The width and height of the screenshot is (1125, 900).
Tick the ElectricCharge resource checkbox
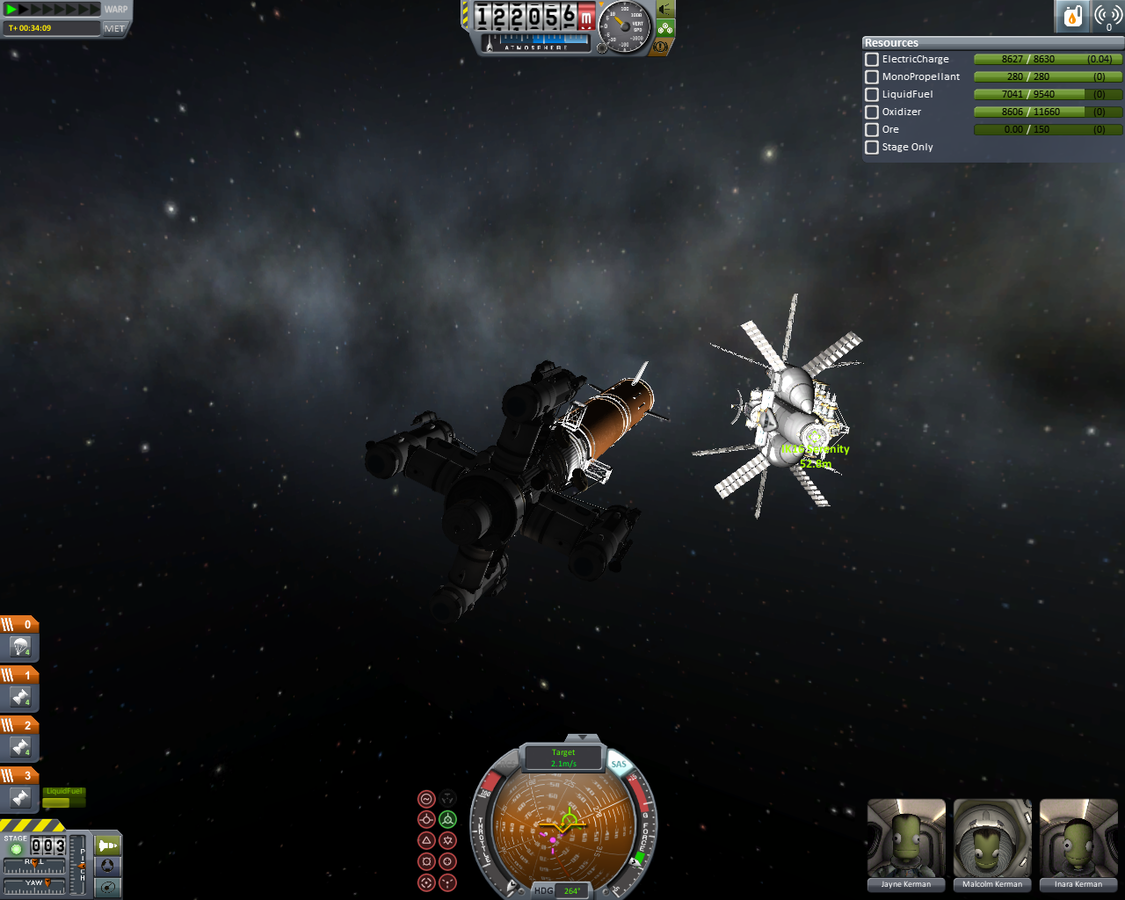(x=872, y=60)
